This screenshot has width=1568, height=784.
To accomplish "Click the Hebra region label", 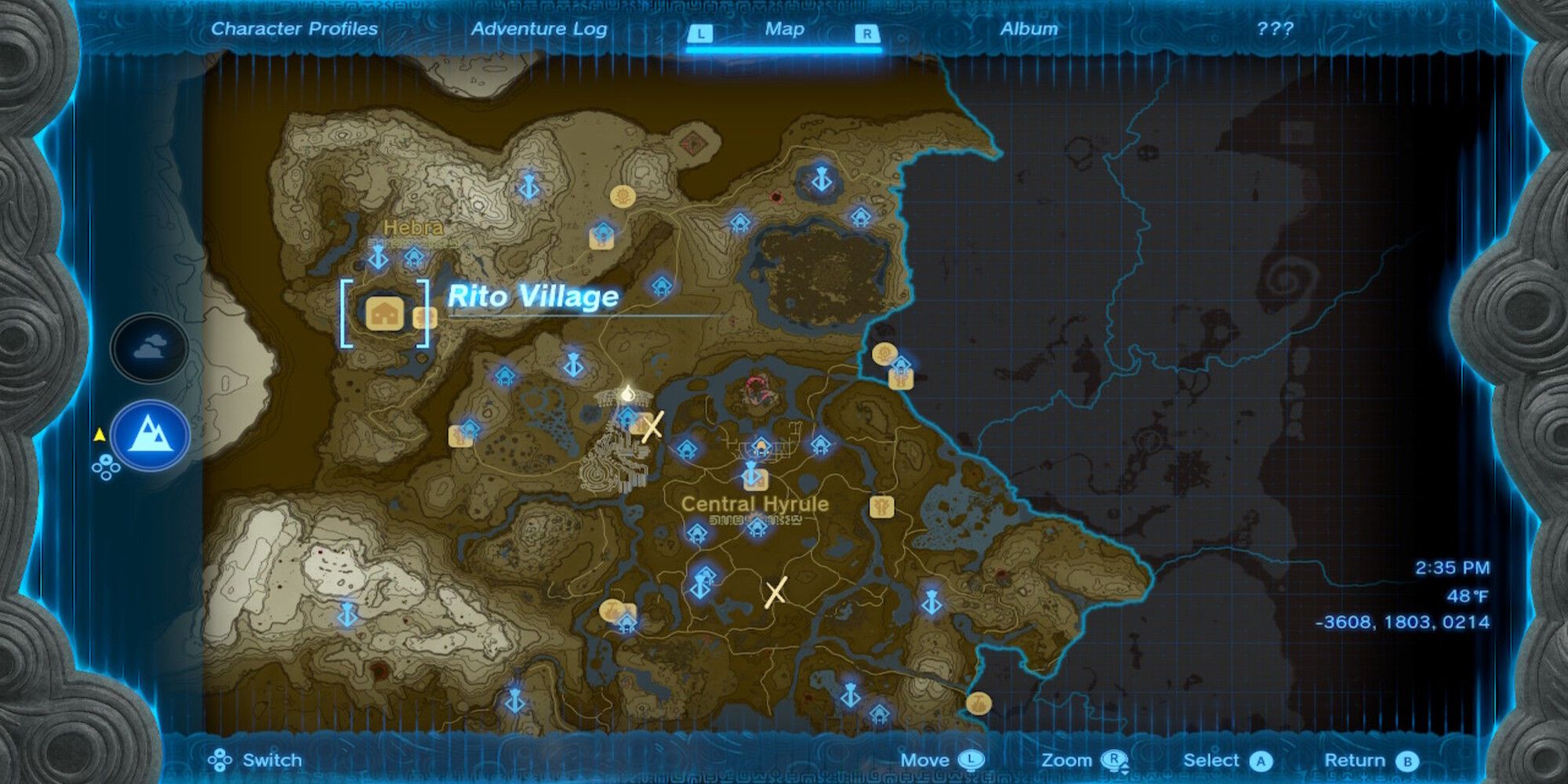I will click(x=413, y=228).
